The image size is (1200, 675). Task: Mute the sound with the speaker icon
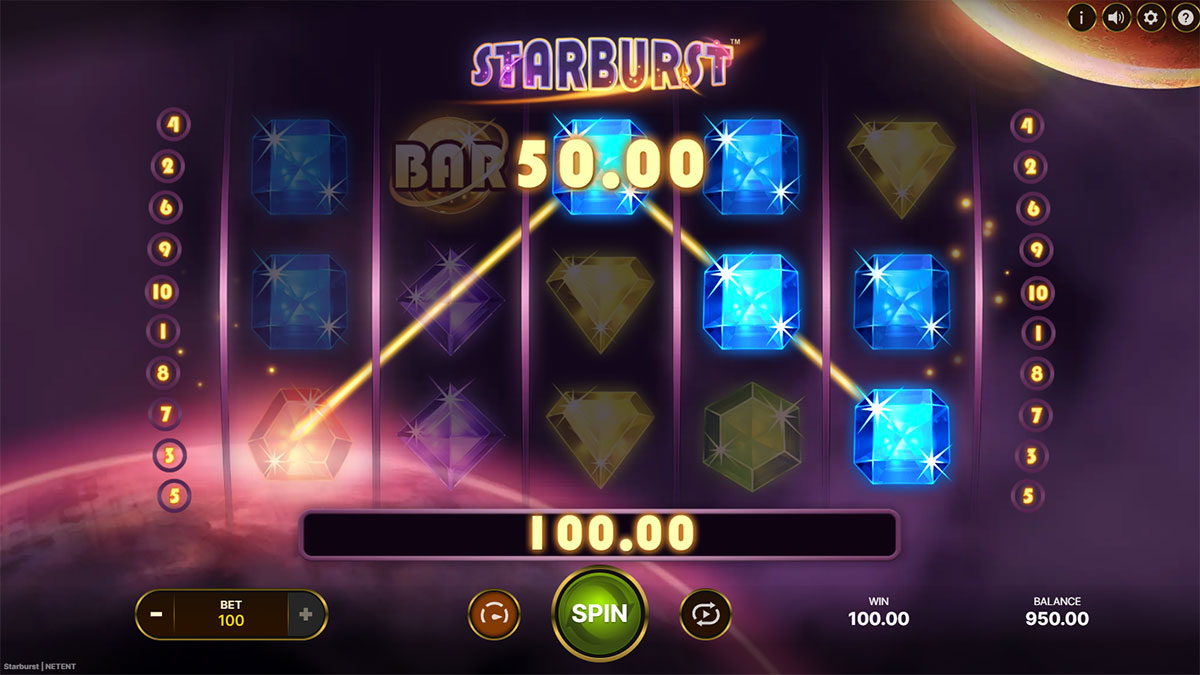click(x=1116, y=17)
